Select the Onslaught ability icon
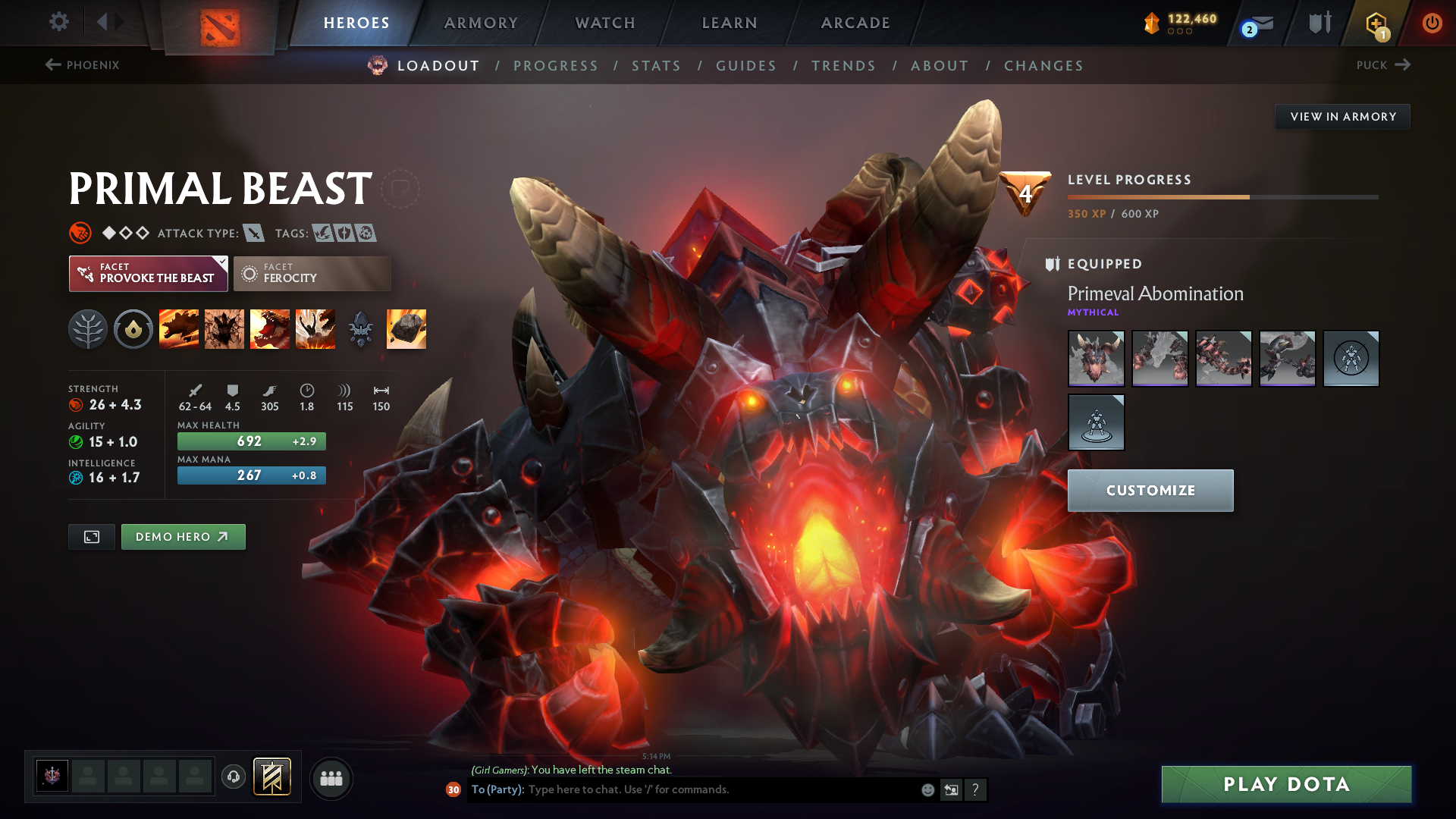Viewport: 1456px width, 819px height. [x=179, y=328]
